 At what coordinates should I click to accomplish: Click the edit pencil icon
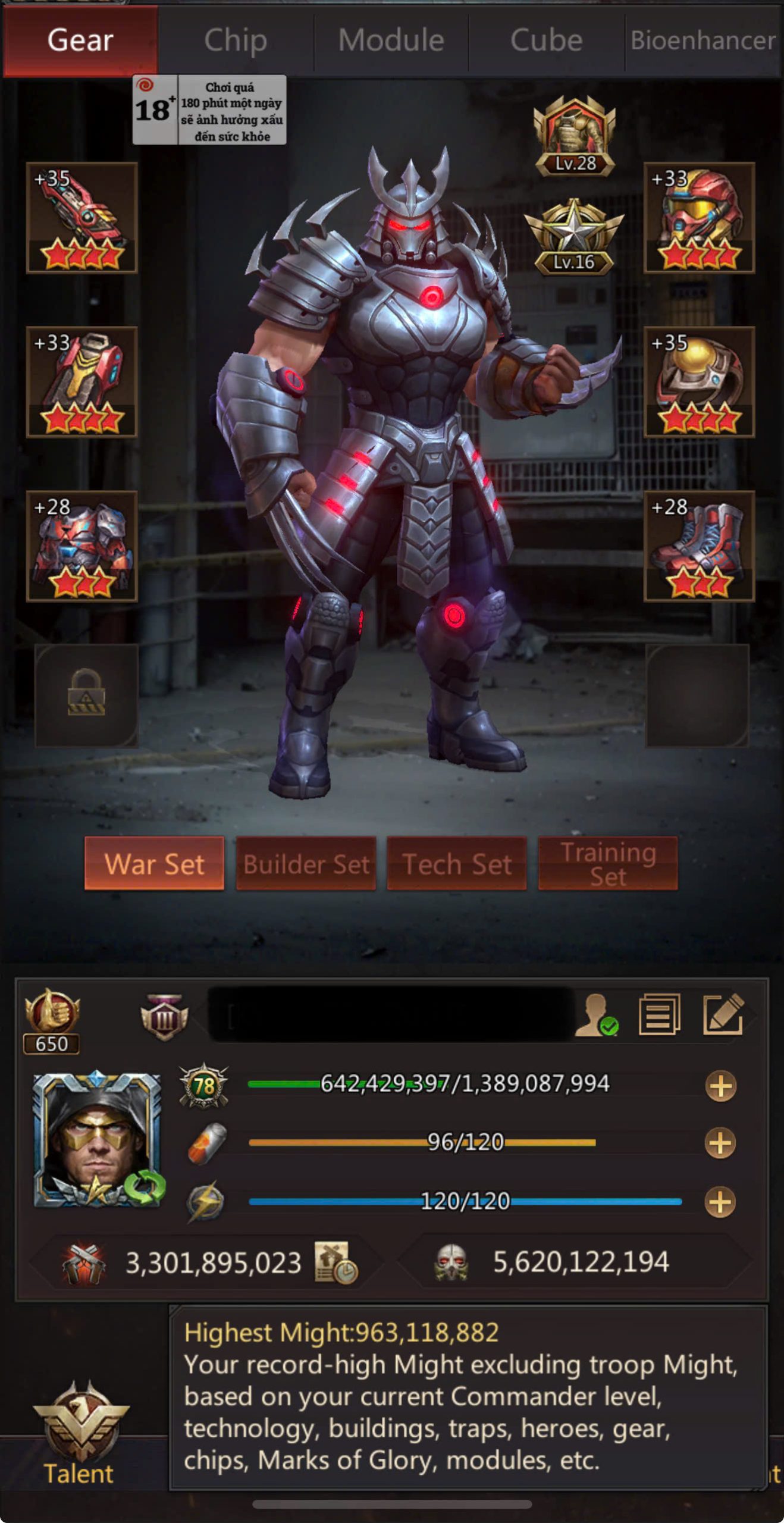pos(723,1014)
